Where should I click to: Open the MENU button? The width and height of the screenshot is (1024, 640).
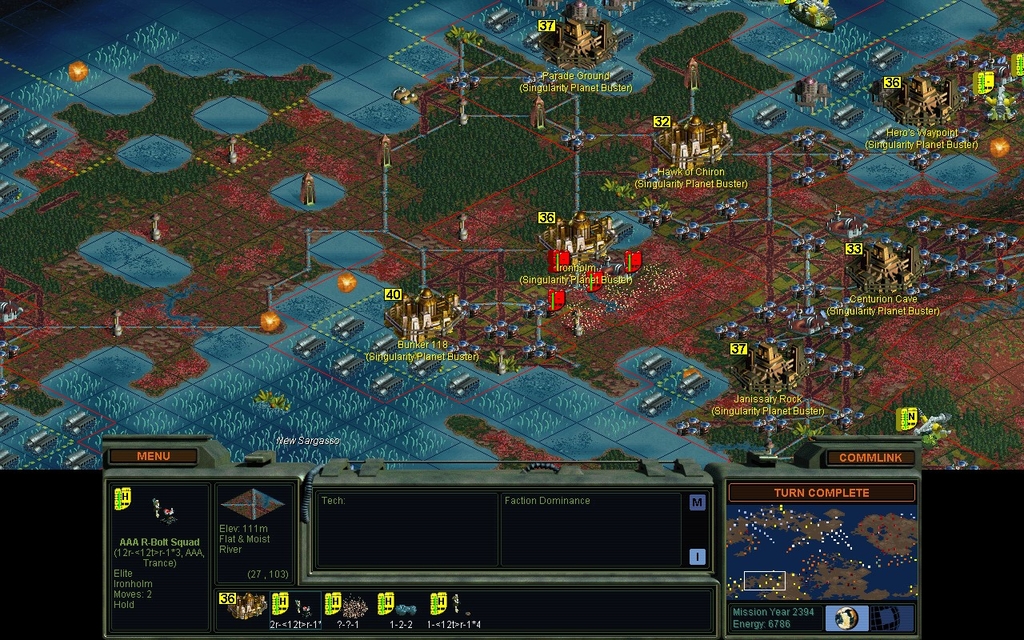153,456
